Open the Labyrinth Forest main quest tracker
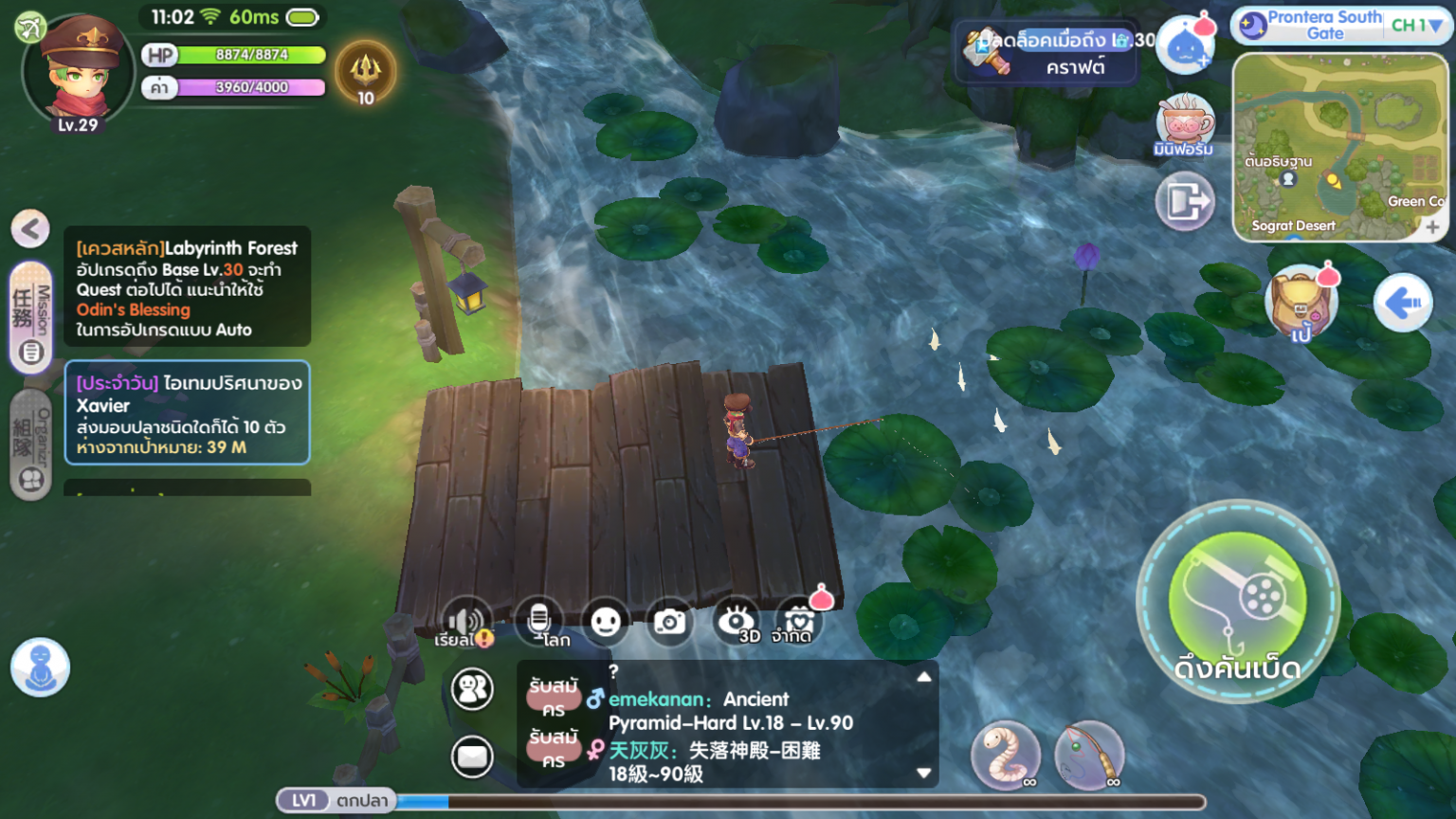This screenshot has width=1456, height=819. [x=187, y=287]
